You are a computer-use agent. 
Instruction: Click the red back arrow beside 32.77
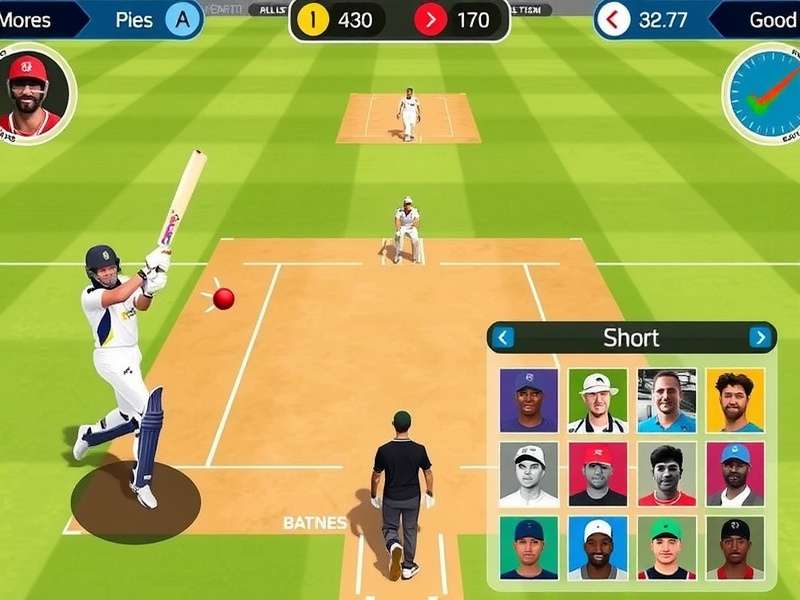click(x=614, y=19)
